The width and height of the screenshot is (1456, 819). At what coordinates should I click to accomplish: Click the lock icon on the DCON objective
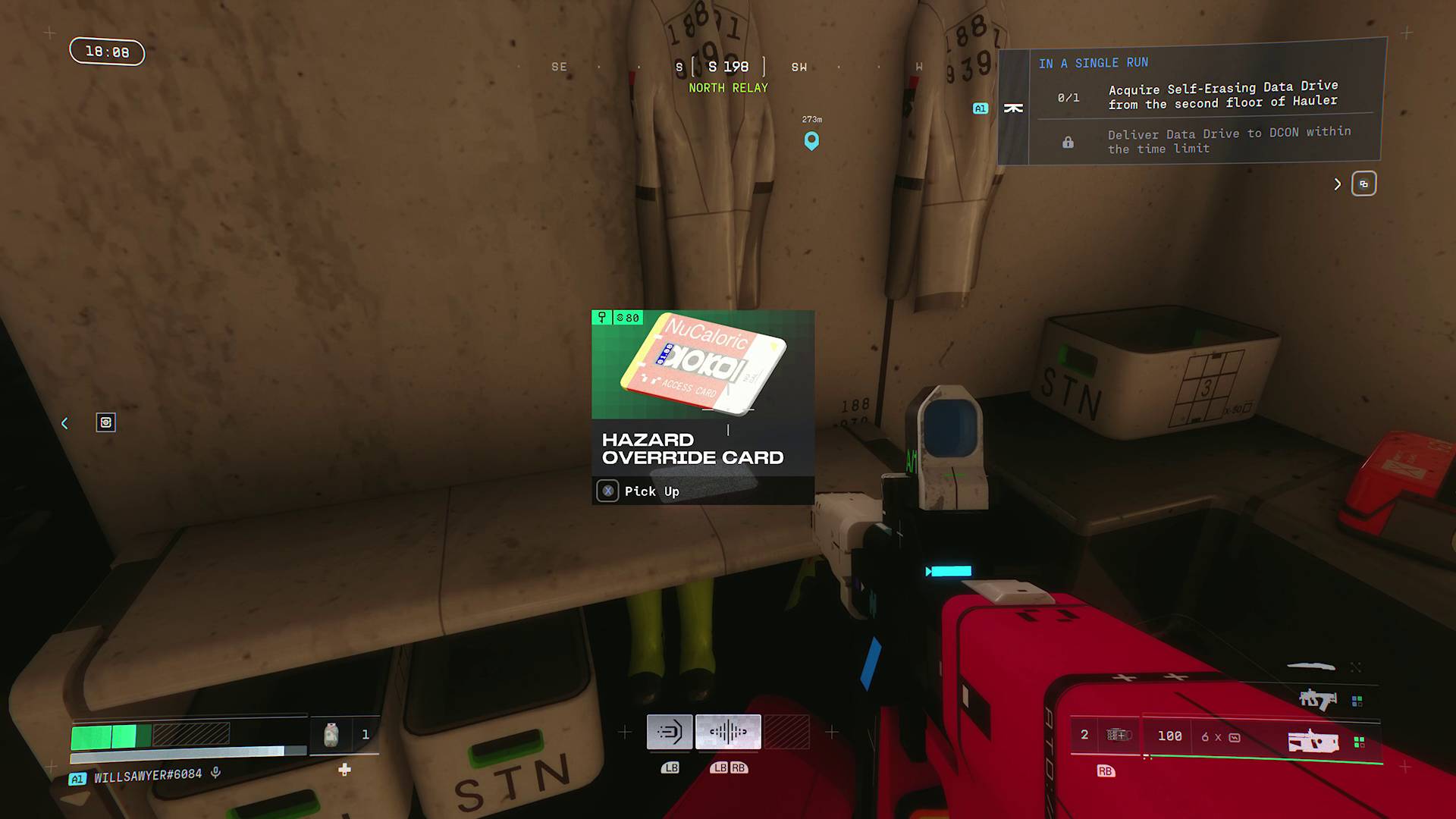coord(1068,142)
